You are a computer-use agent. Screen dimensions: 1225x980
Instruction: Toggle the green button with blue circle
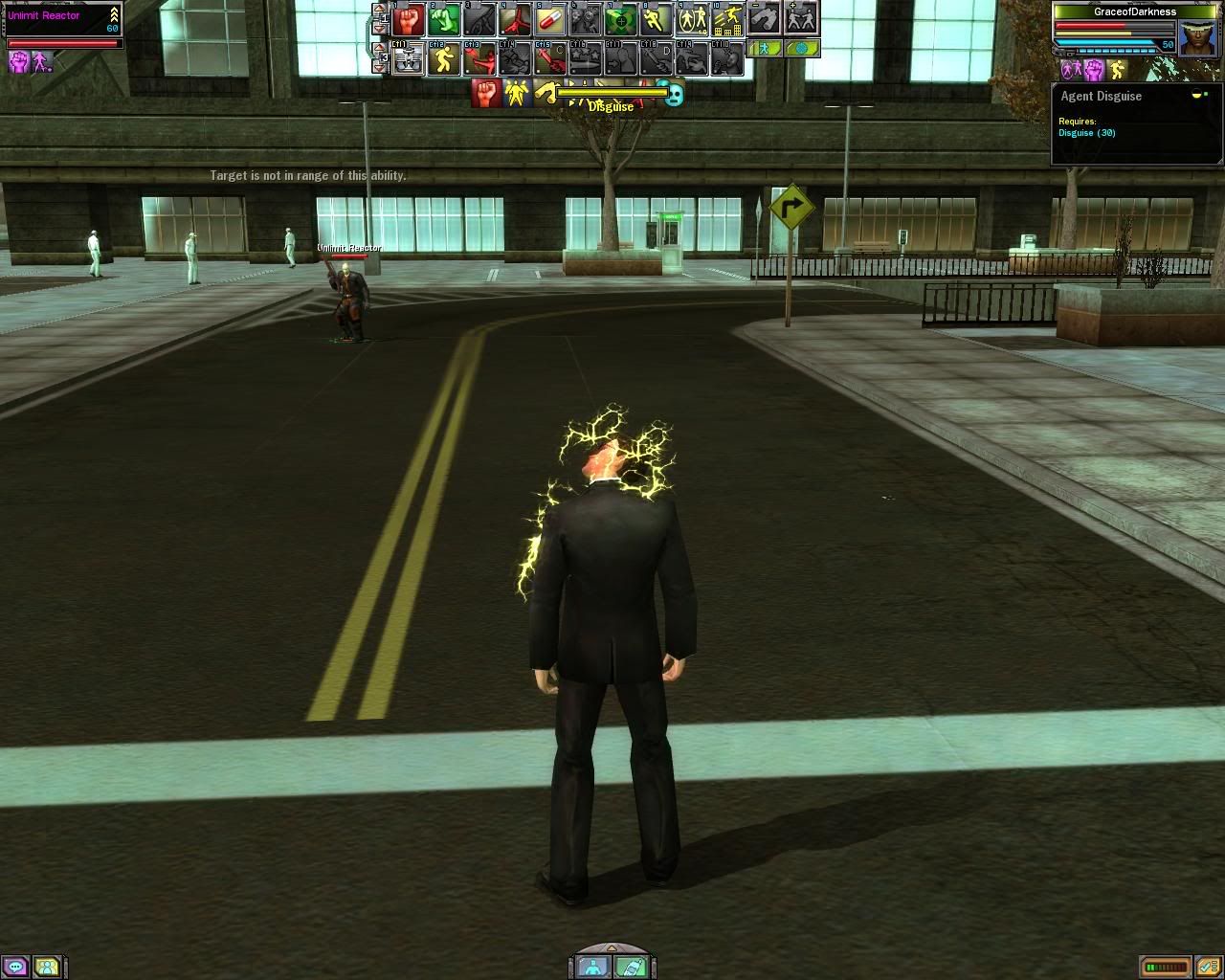pos(802,47)
